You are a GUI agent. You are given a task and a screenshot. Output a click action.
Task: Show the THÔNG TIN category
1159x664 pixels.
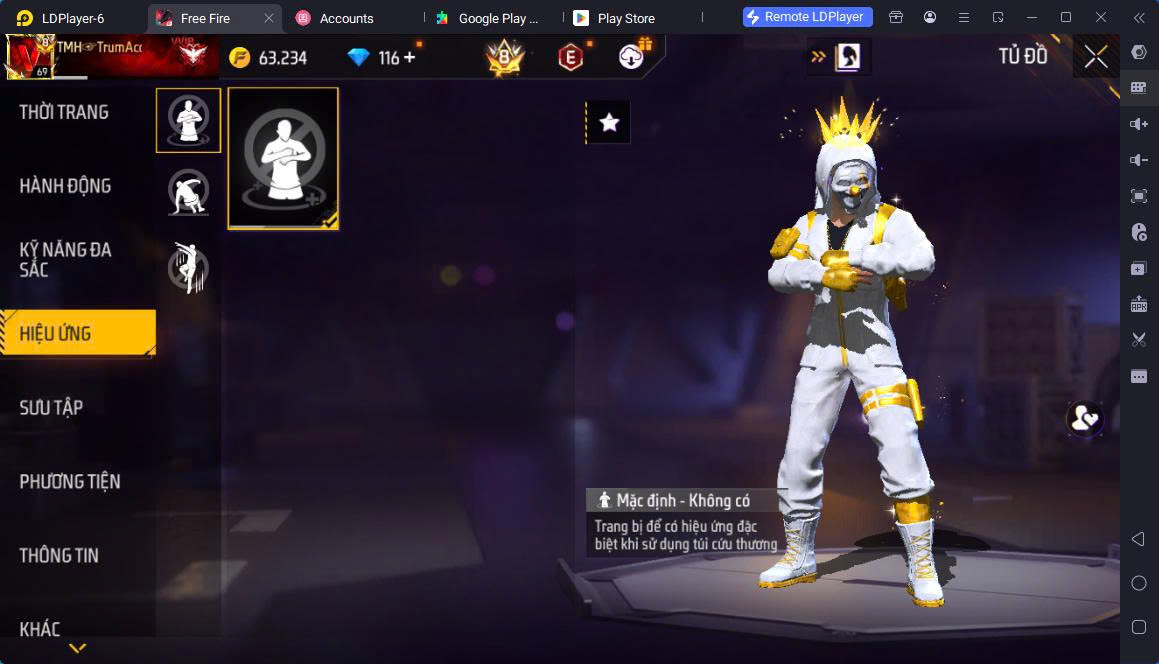coord(59,555)
